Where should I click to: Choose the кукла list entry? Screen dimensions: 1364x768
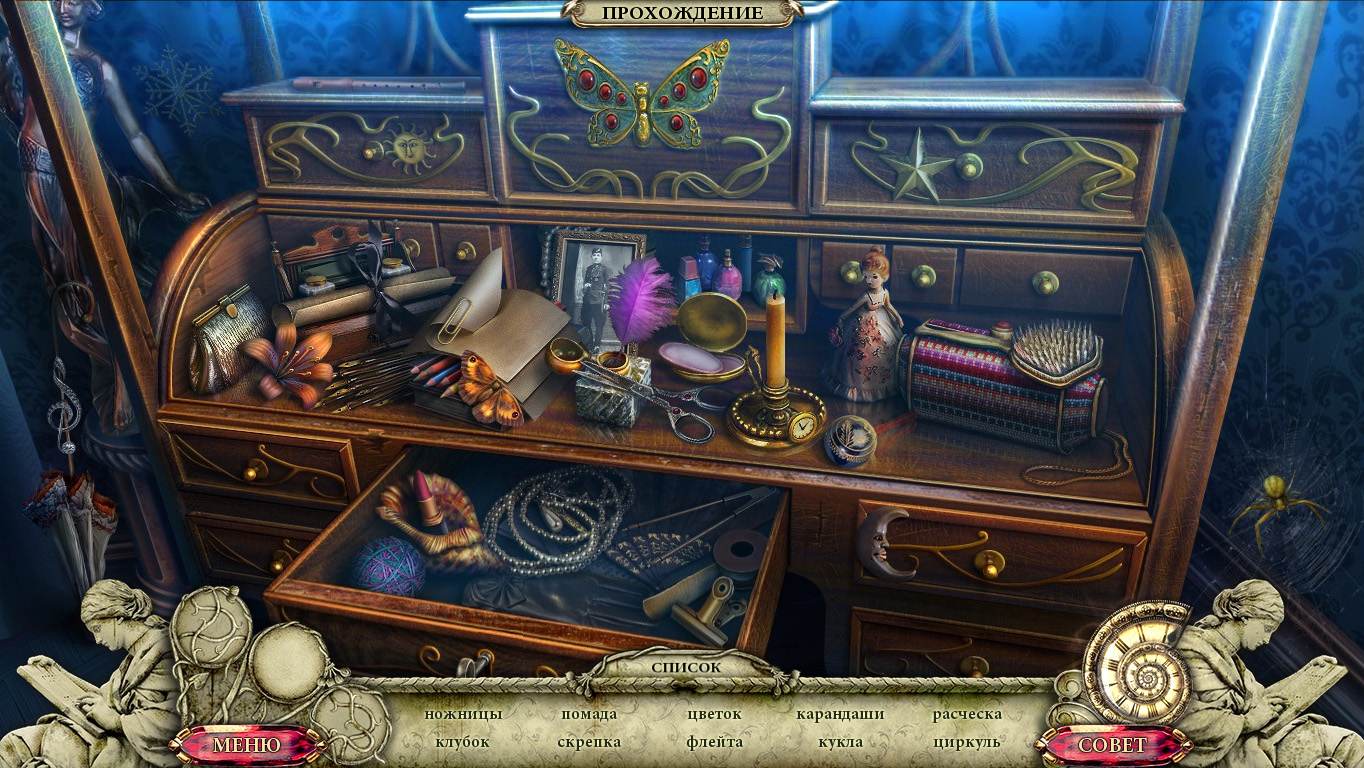[x=840, y=742]
